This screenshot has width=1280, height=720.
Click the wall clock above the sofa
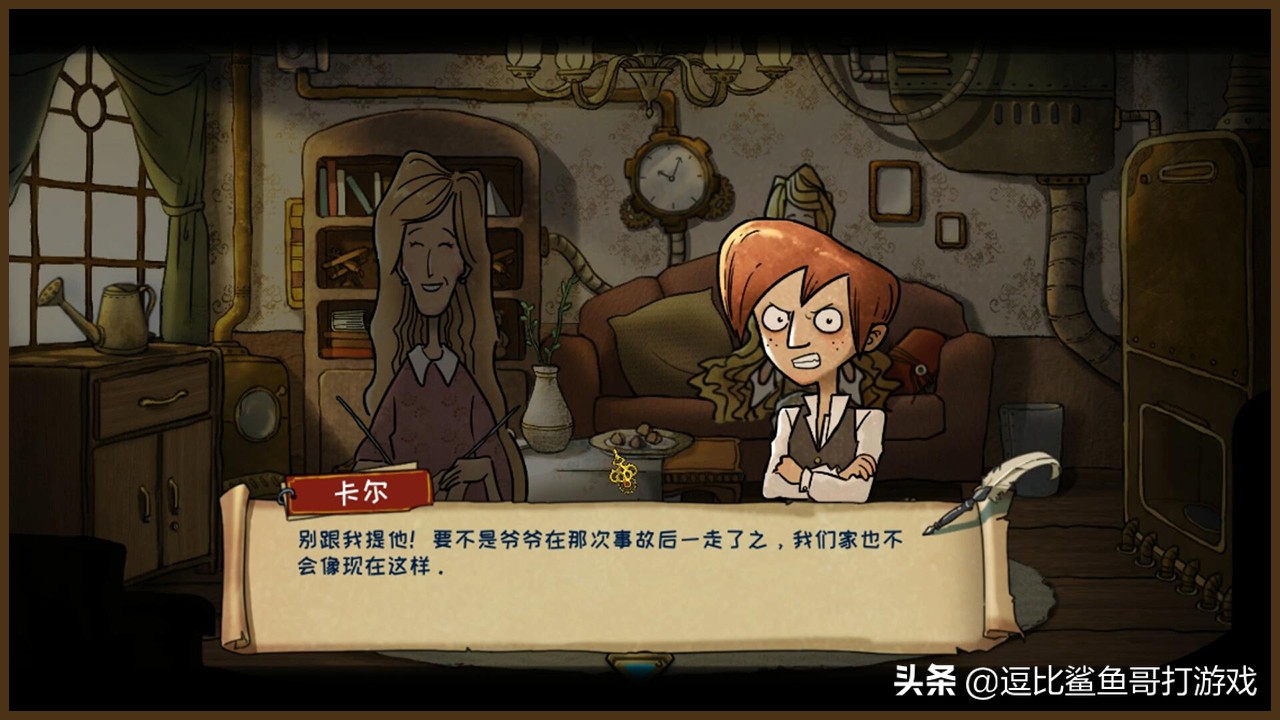[x=668, y=178]
